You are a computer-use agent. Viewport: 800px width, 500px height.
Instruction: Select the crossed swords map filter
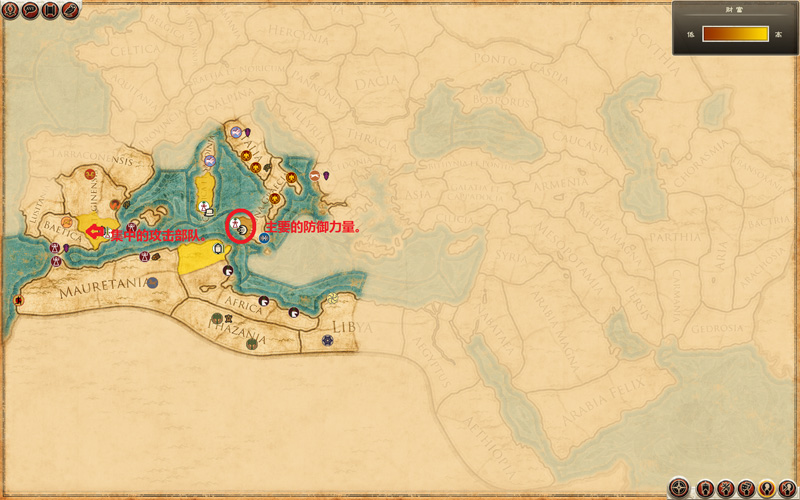point(726,488)
